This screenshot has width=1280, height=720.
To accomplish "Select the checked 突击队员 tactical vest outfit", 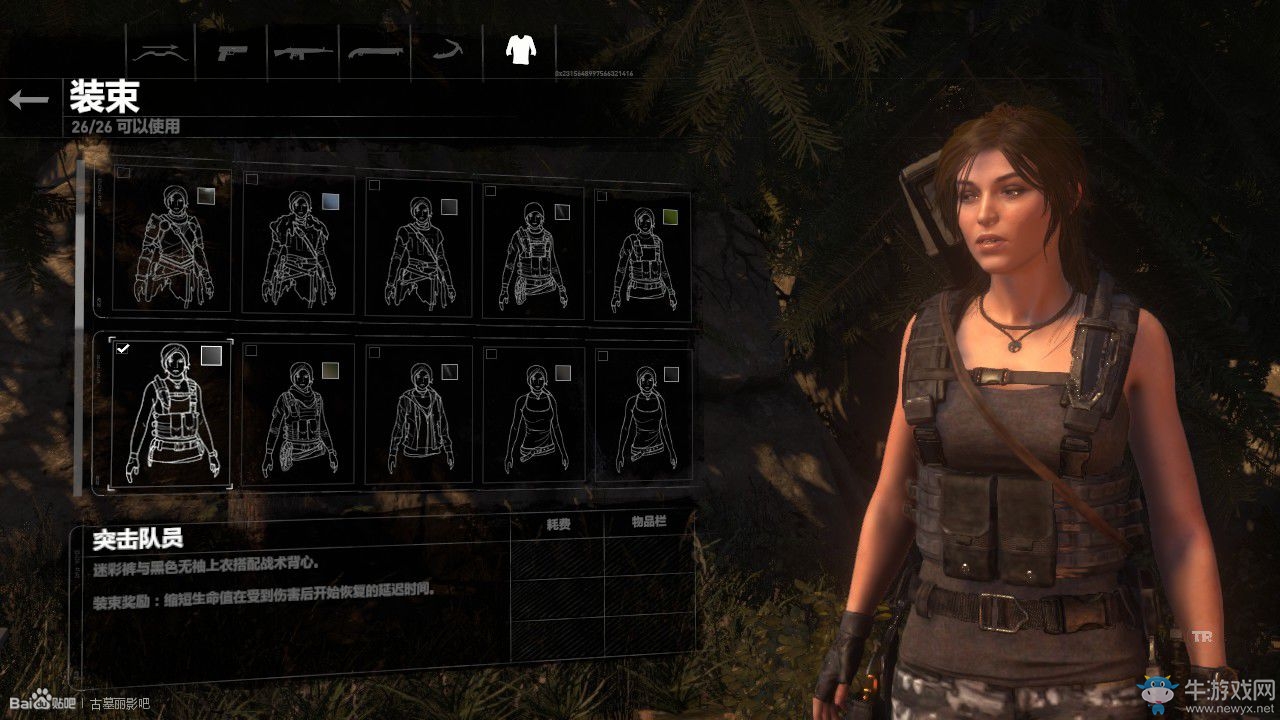I will [172, 412].
